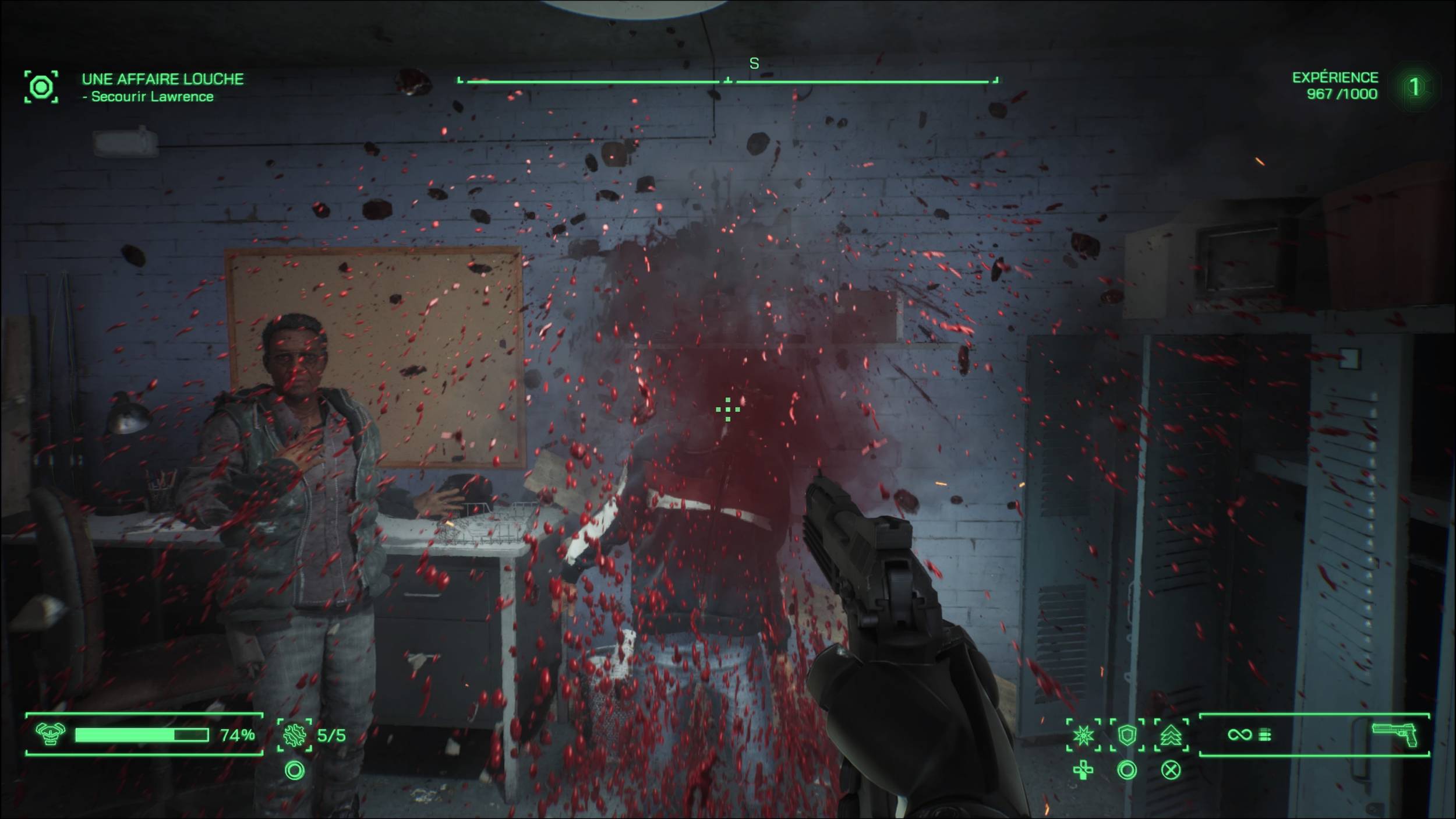Viewport: 1456px width, 819px height.
Task: Activate the starburst shockwave ability
Action: click(x=1083, y=735)
